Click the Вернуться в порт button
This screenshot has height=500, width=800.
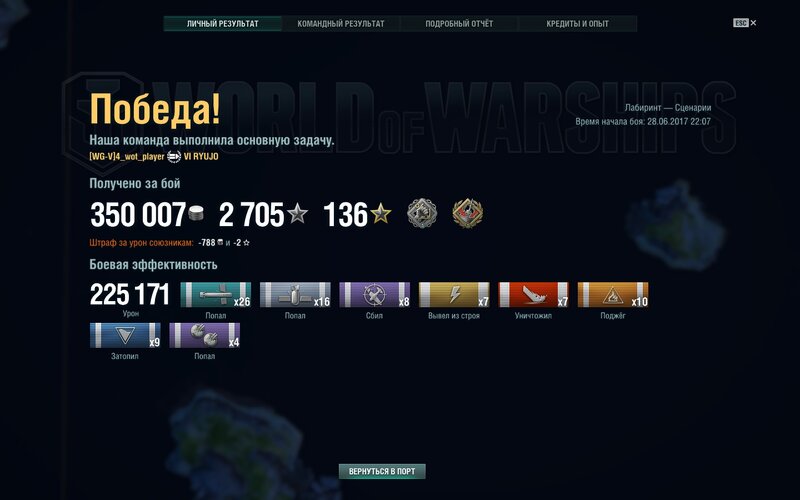[382, 471]
